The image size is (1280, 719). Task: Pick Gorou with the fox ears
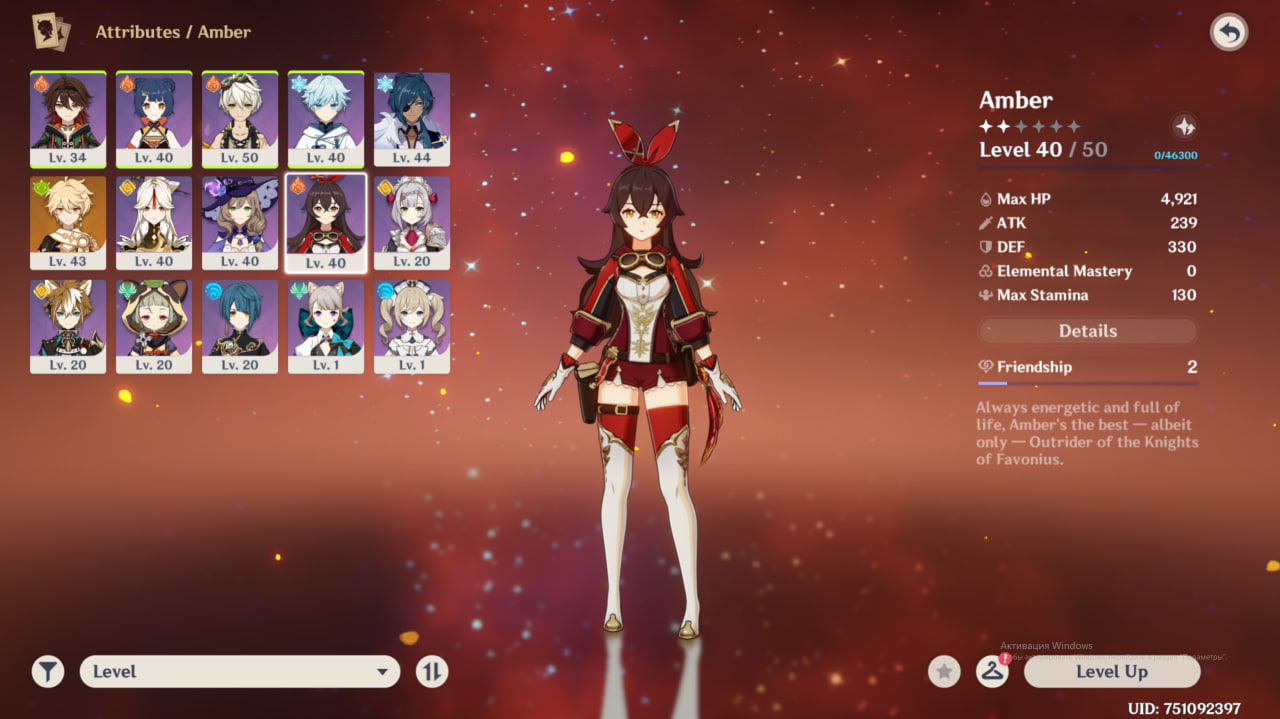[x=68, y=326]
